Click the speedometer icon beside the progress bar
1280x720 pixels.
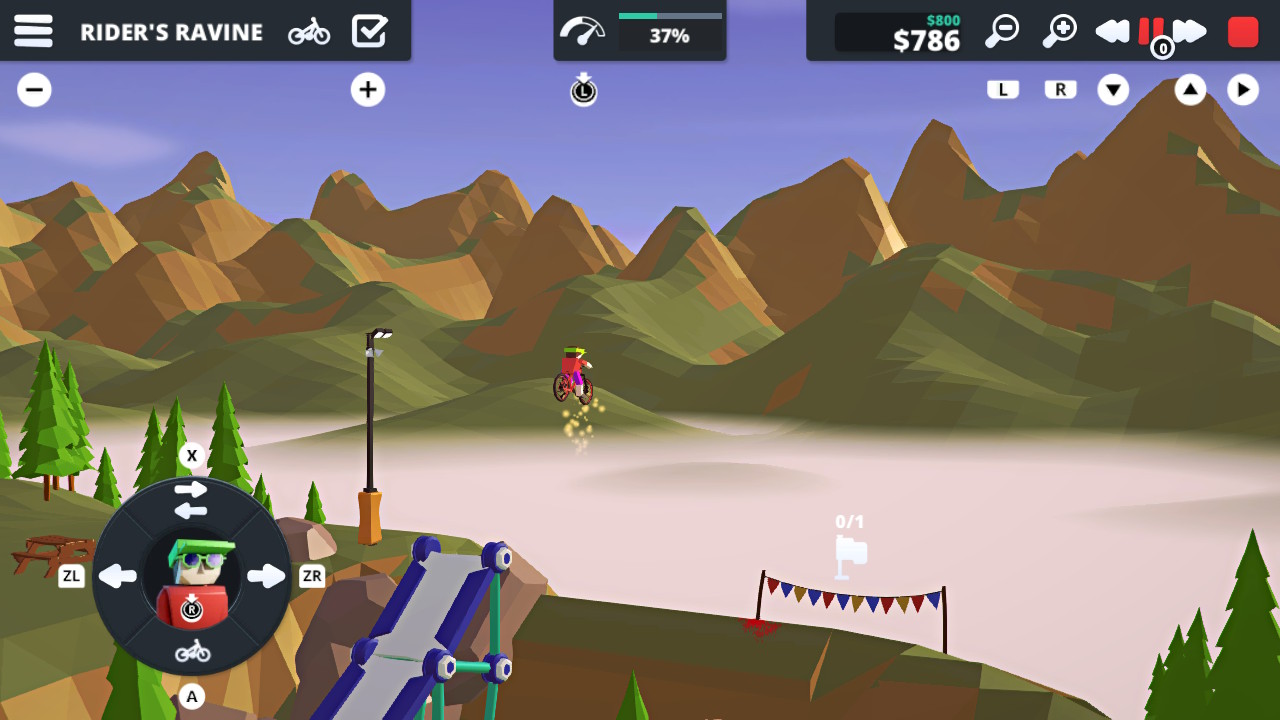pos(583,31)
